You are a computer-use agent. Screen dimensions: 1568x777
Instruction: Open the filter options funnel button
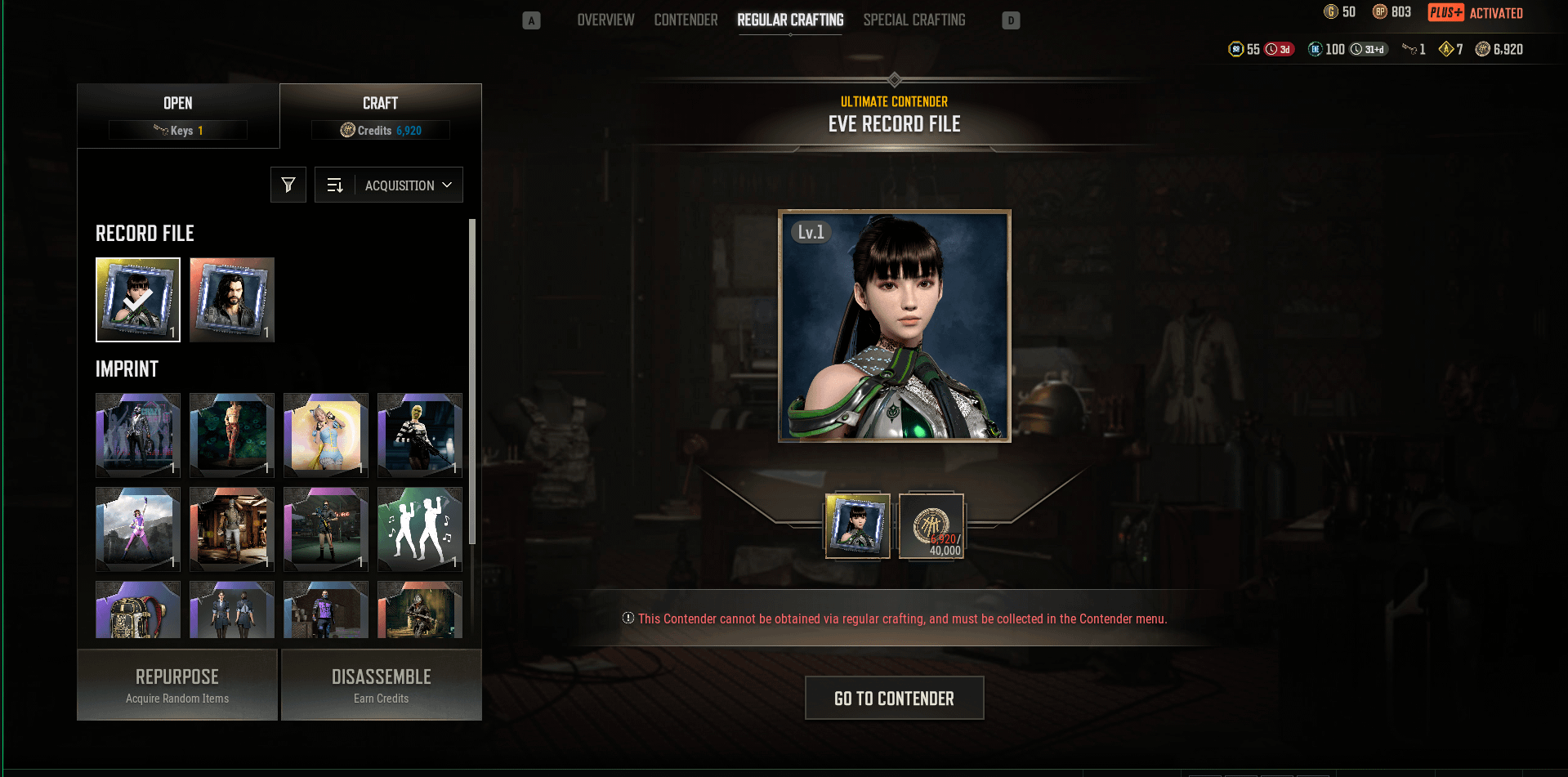point(288,185)
